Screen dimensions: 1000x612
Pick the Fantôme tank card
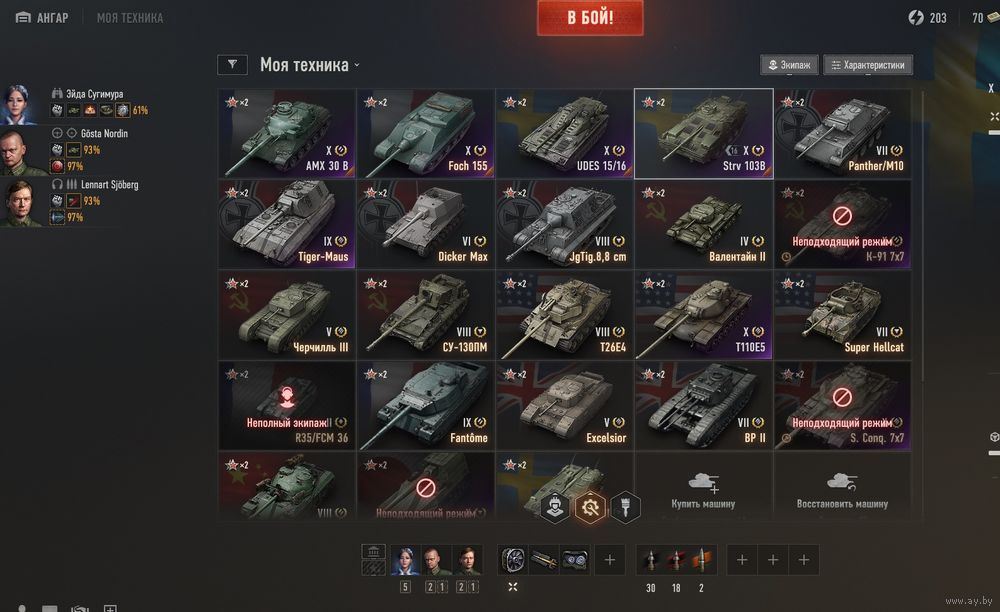tap(426, 405)
